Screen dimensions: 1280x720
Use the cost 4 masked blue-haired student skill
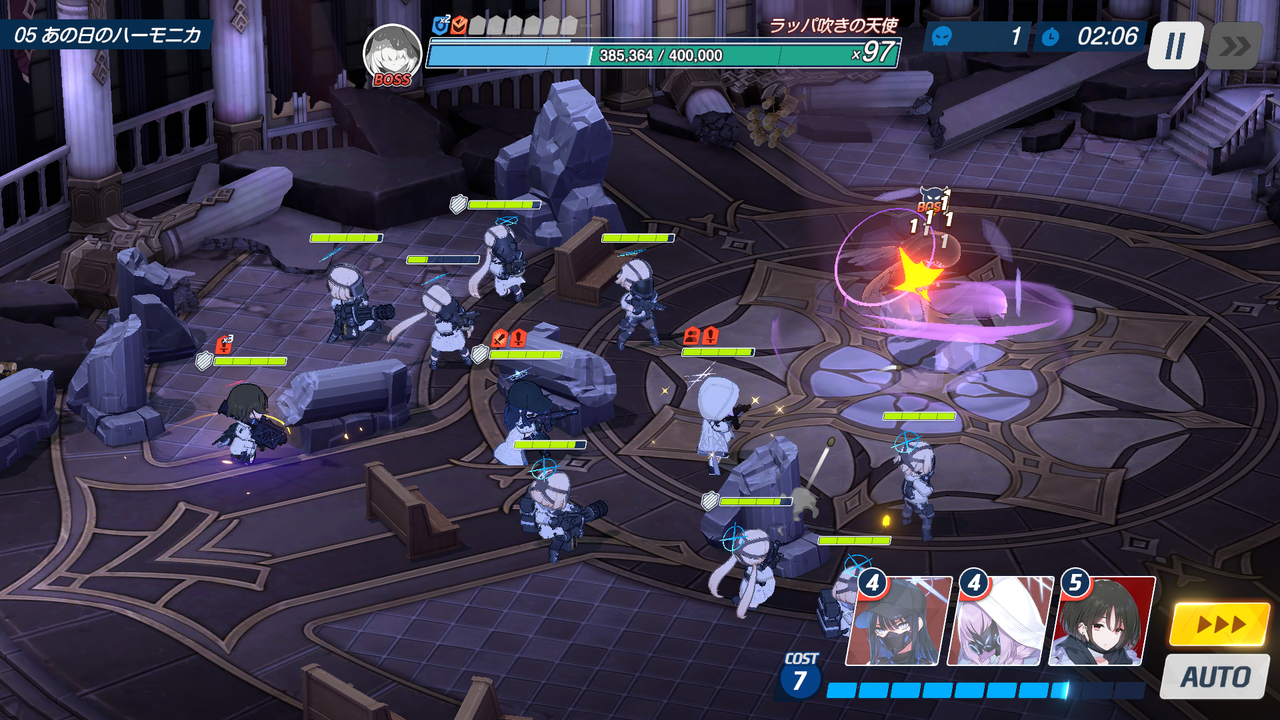click(897, 622)
